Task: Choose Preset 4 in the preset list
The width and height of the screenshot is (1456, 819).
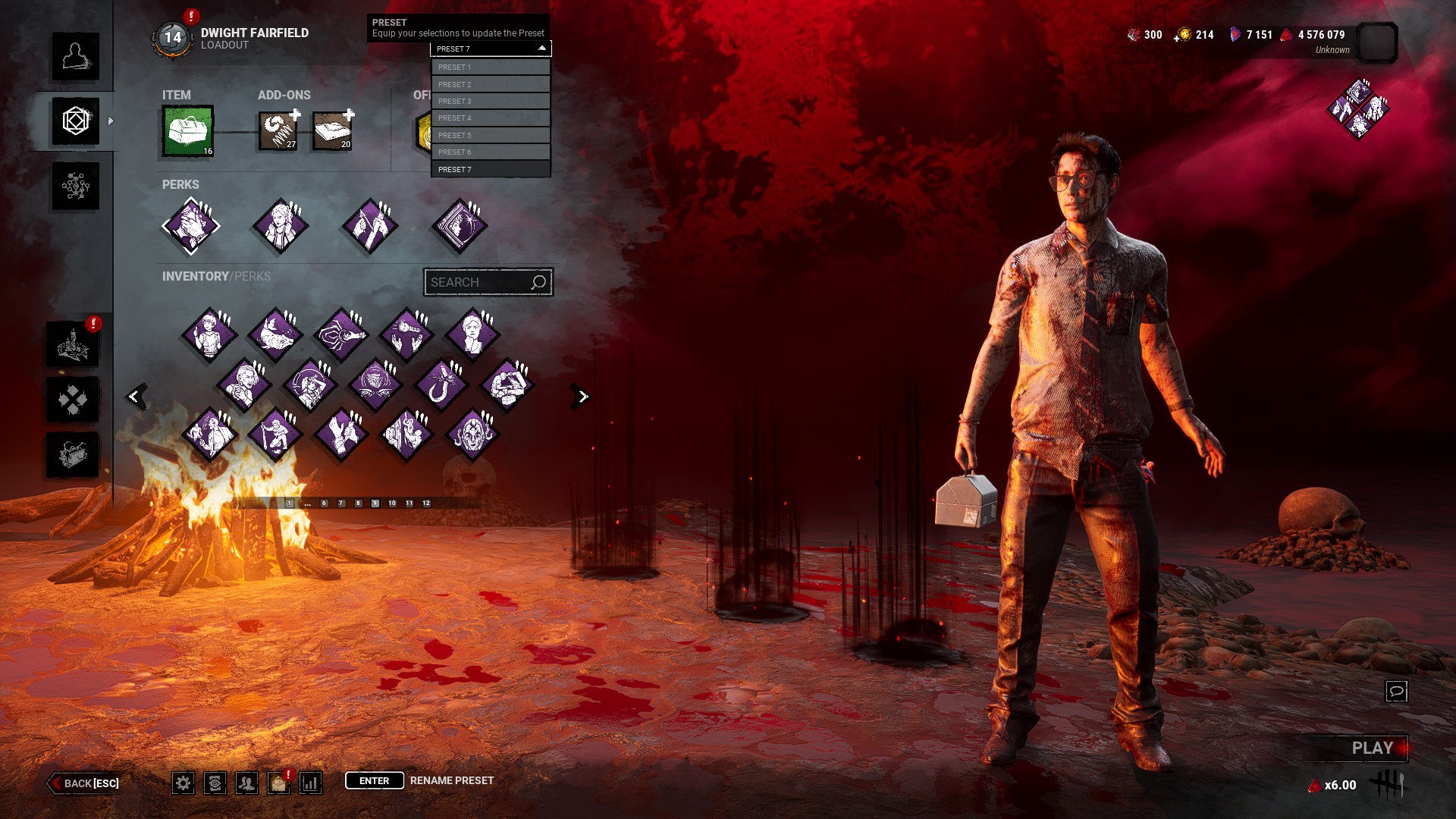Action: (491, 118)
